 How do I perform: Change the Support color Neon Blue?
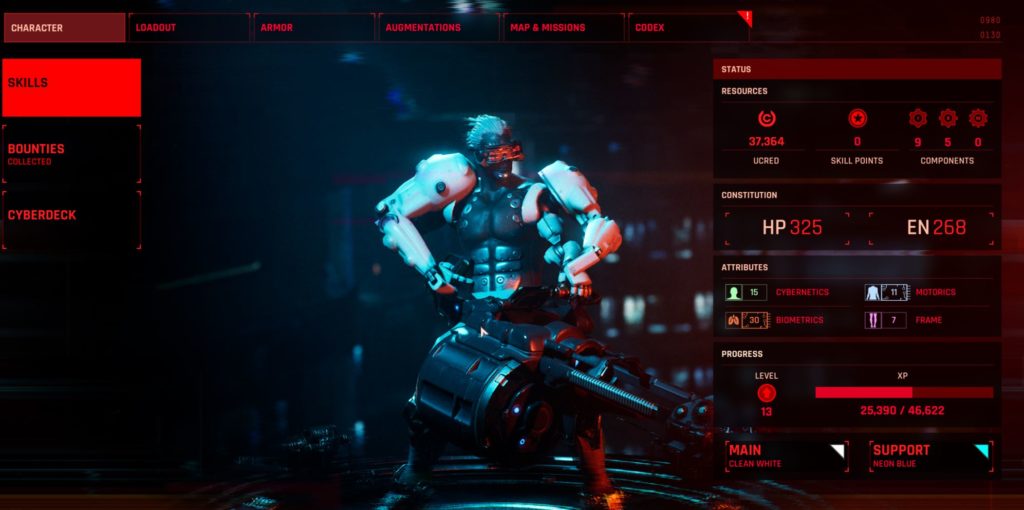(x=931, y=456)
